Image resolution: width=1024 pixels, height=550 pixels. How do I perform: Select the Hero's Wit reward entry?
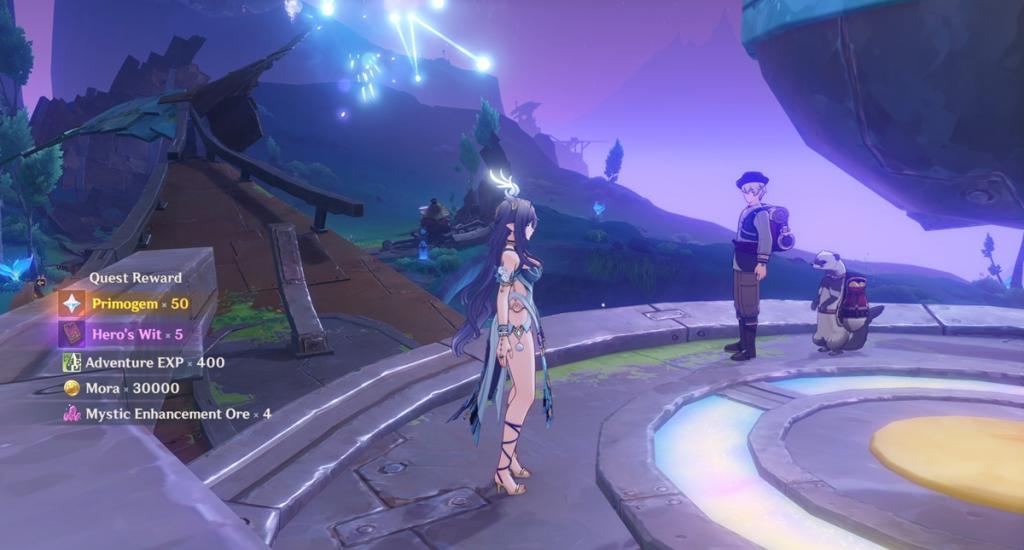point(137,334)
